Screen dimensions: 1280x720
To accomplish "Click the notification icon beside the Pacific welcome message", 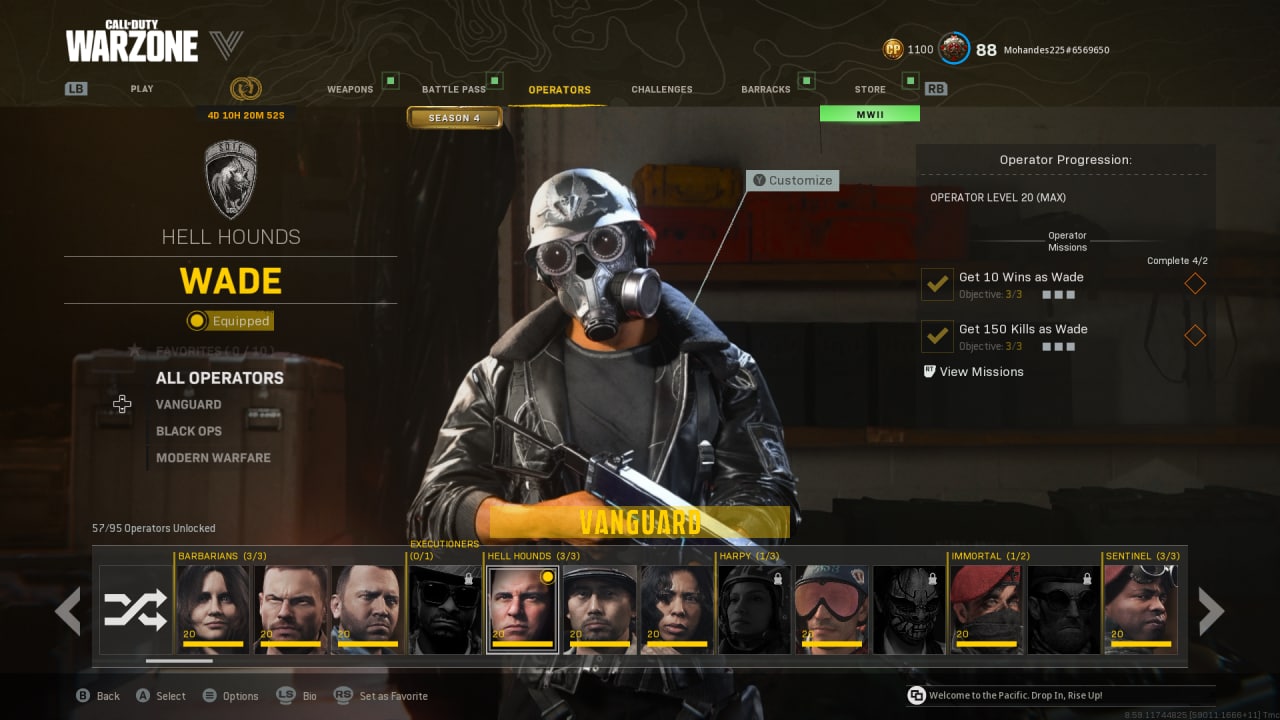I will pyautogui.click(x=914, y=694).
